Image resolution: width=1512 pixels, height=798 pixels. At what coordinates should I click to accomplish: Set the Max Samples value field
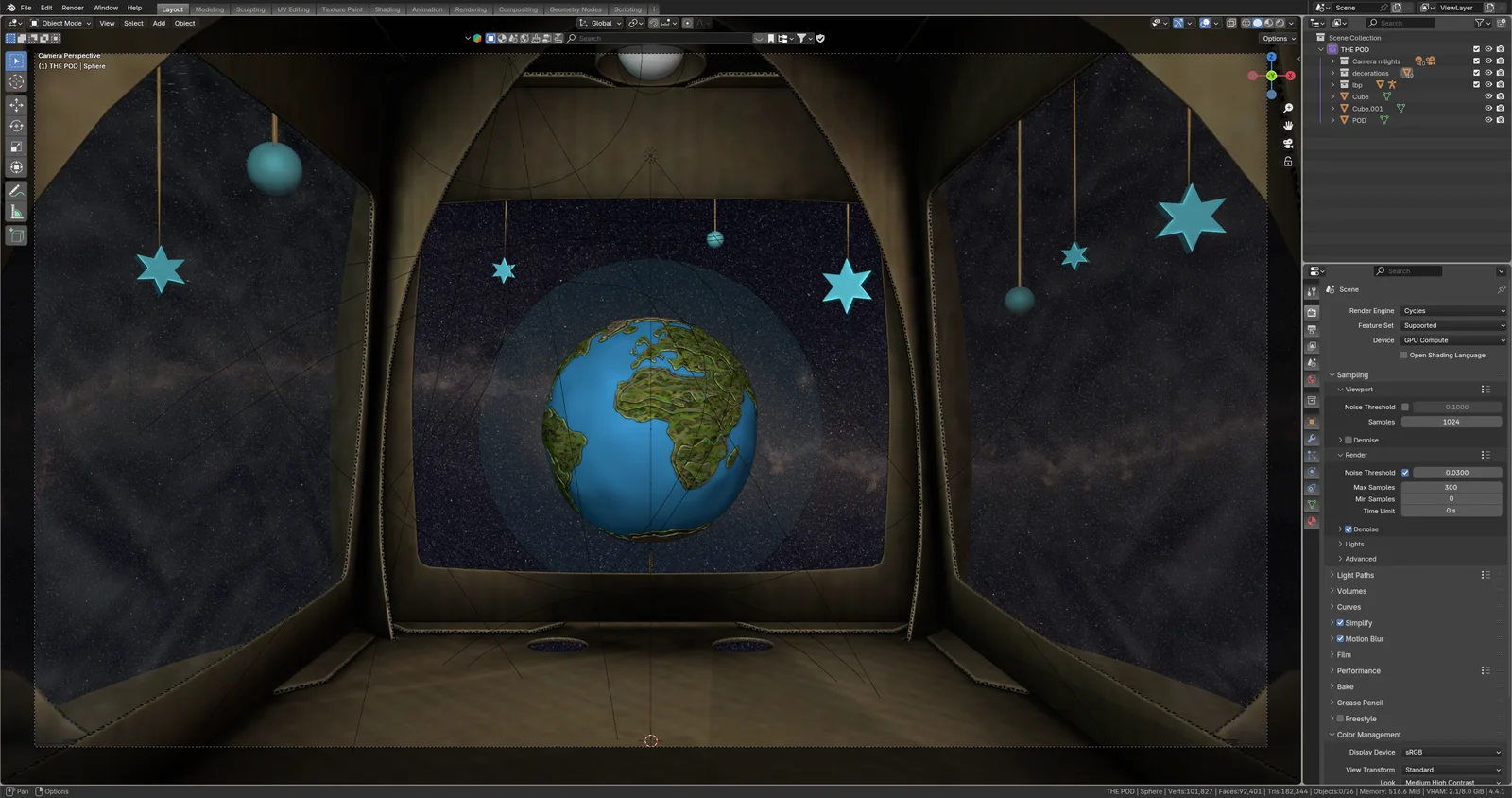(1452, 487)
